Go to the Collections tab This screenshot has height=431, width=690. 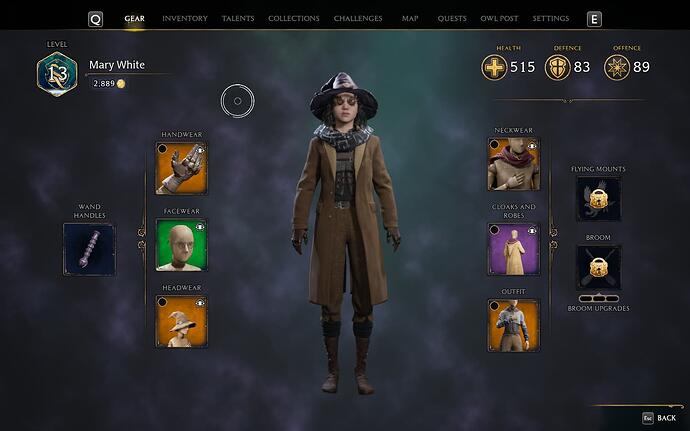(x=294, y=19)
